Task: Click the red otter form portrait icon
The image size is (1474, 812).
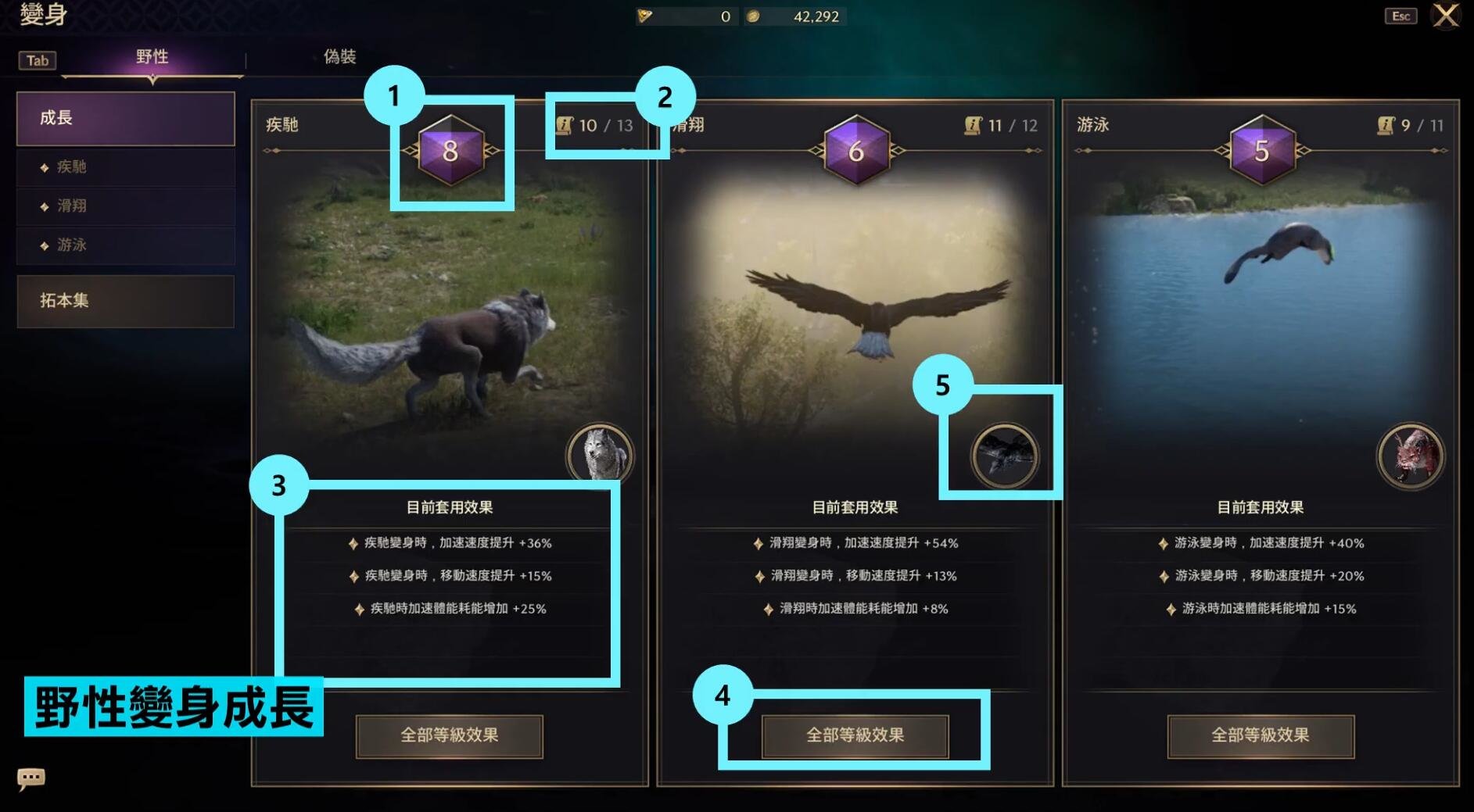Action: point(1410,456)
